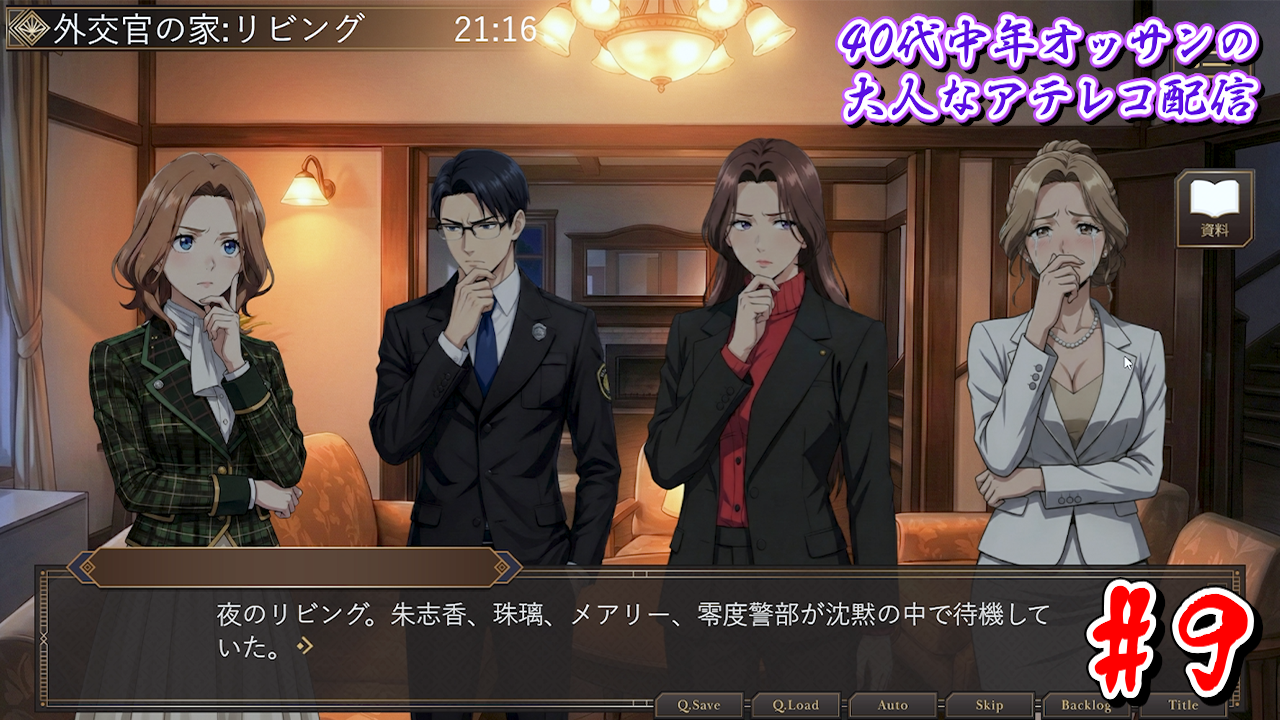Viewport: 1280px width, 720px height.
Task: Open the Backlog
Action: (x=1086, y=705)
